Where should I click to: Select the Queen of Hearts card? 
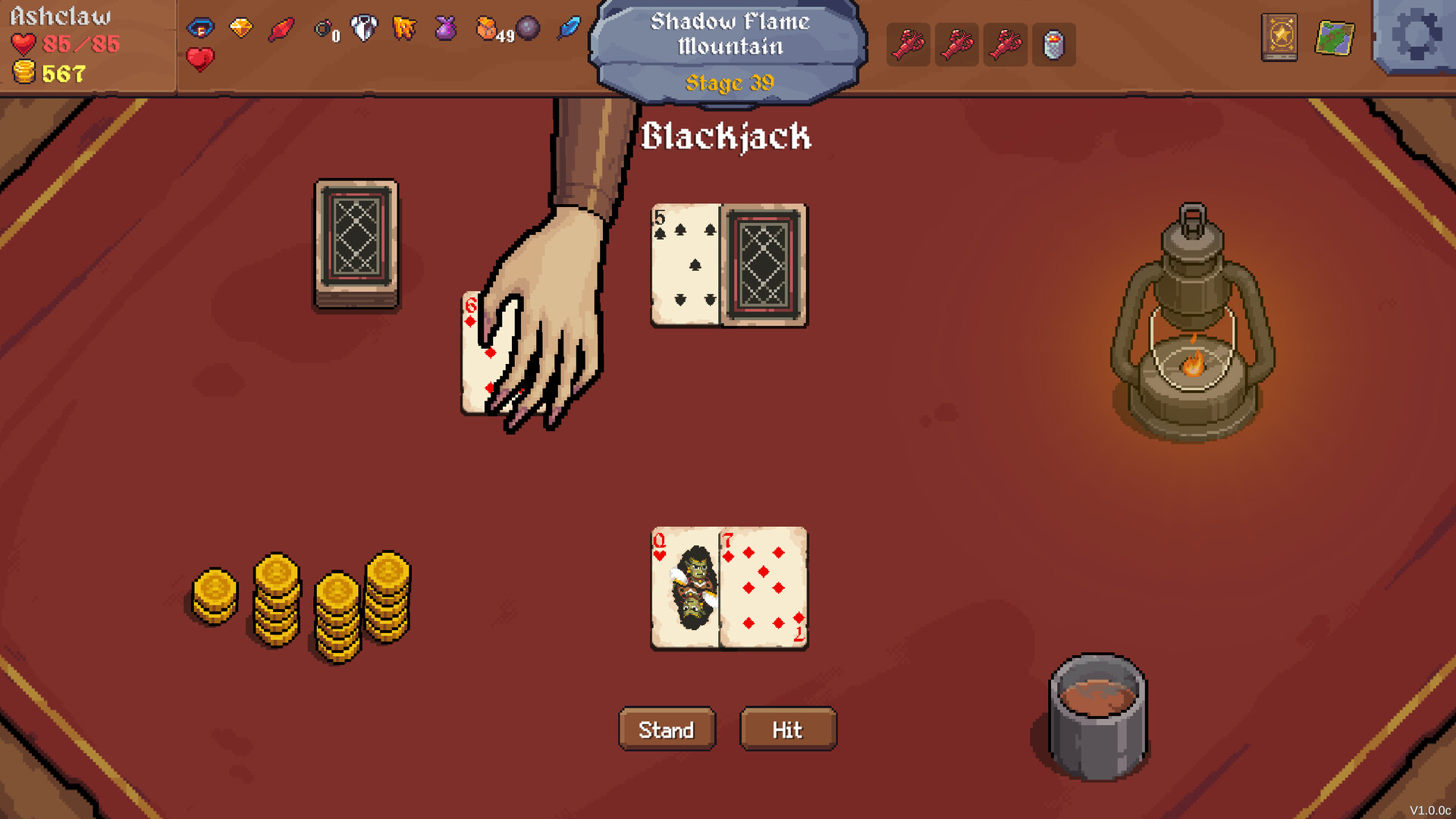682,588
